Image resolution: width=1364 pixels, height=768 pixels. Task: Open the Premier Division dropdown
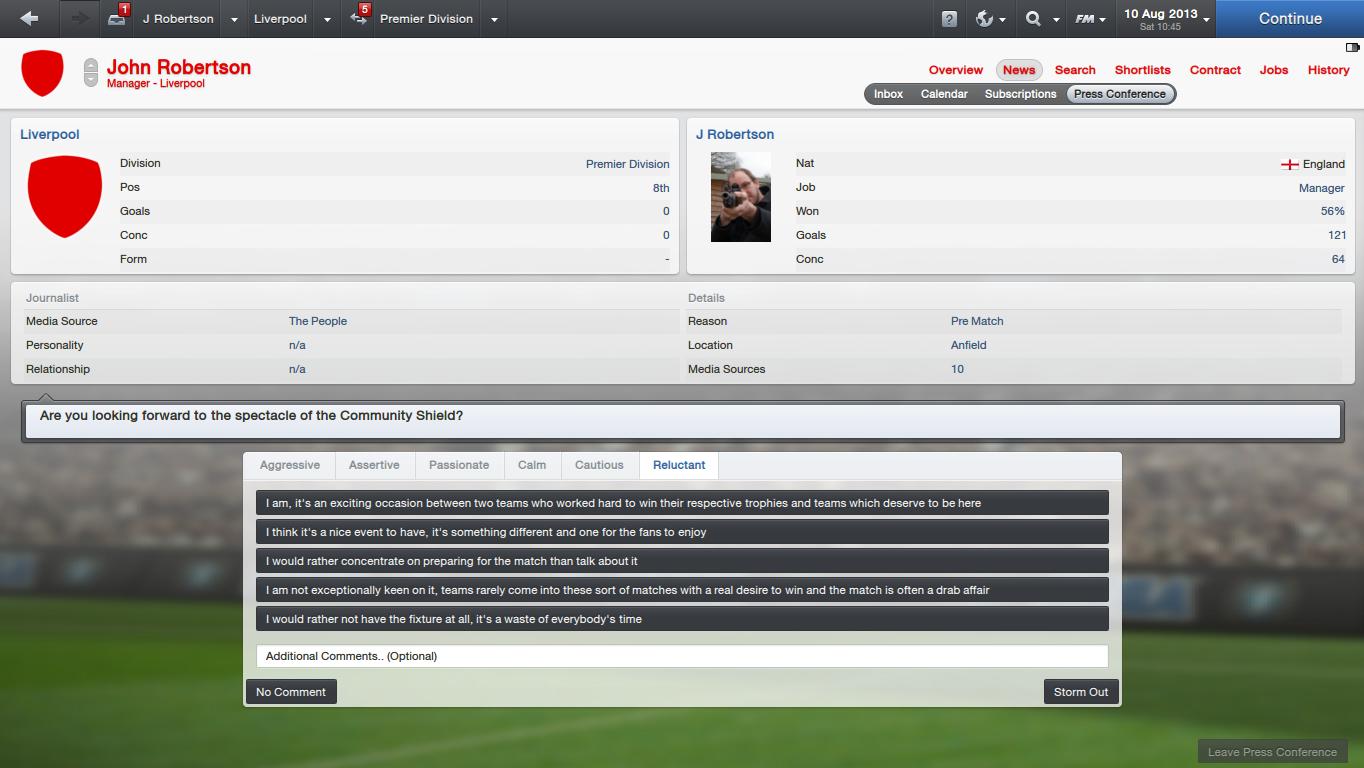pyautogui.click(x=492, y=19)
